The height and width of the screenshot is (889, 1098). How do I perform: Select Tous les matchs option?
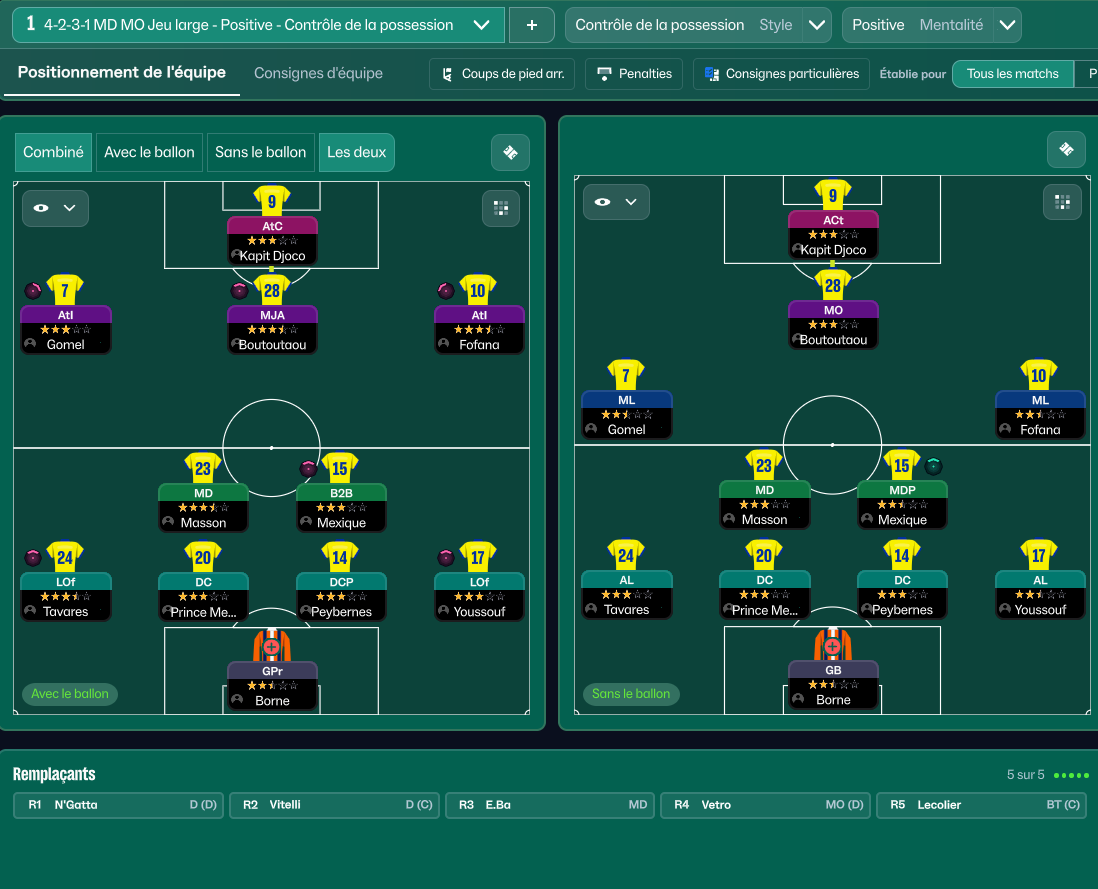pyautogui.click(x=1012, y=74)
